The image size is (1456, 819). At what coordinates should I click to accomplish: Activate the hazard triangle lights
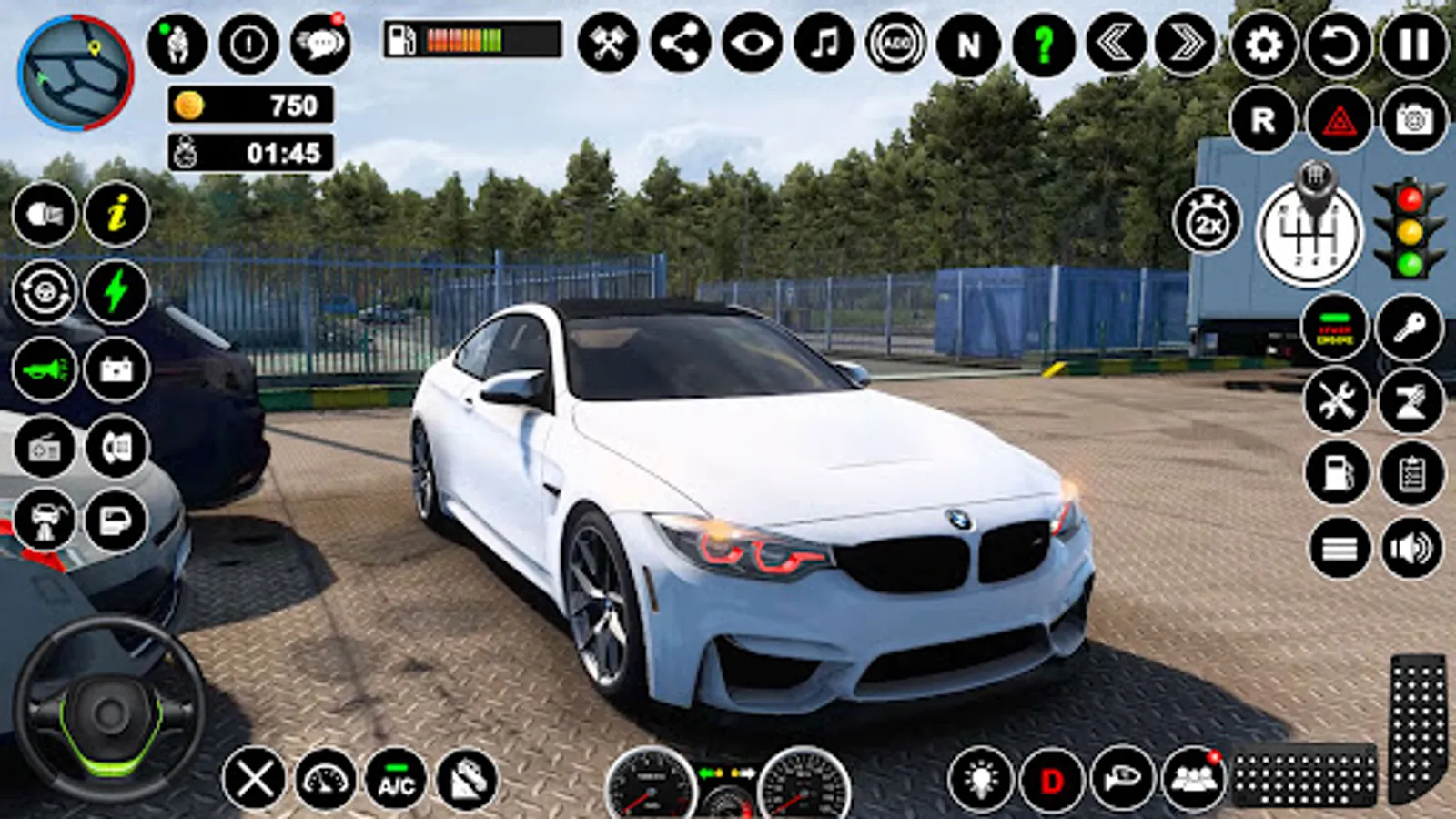[x=1339, y=119]
